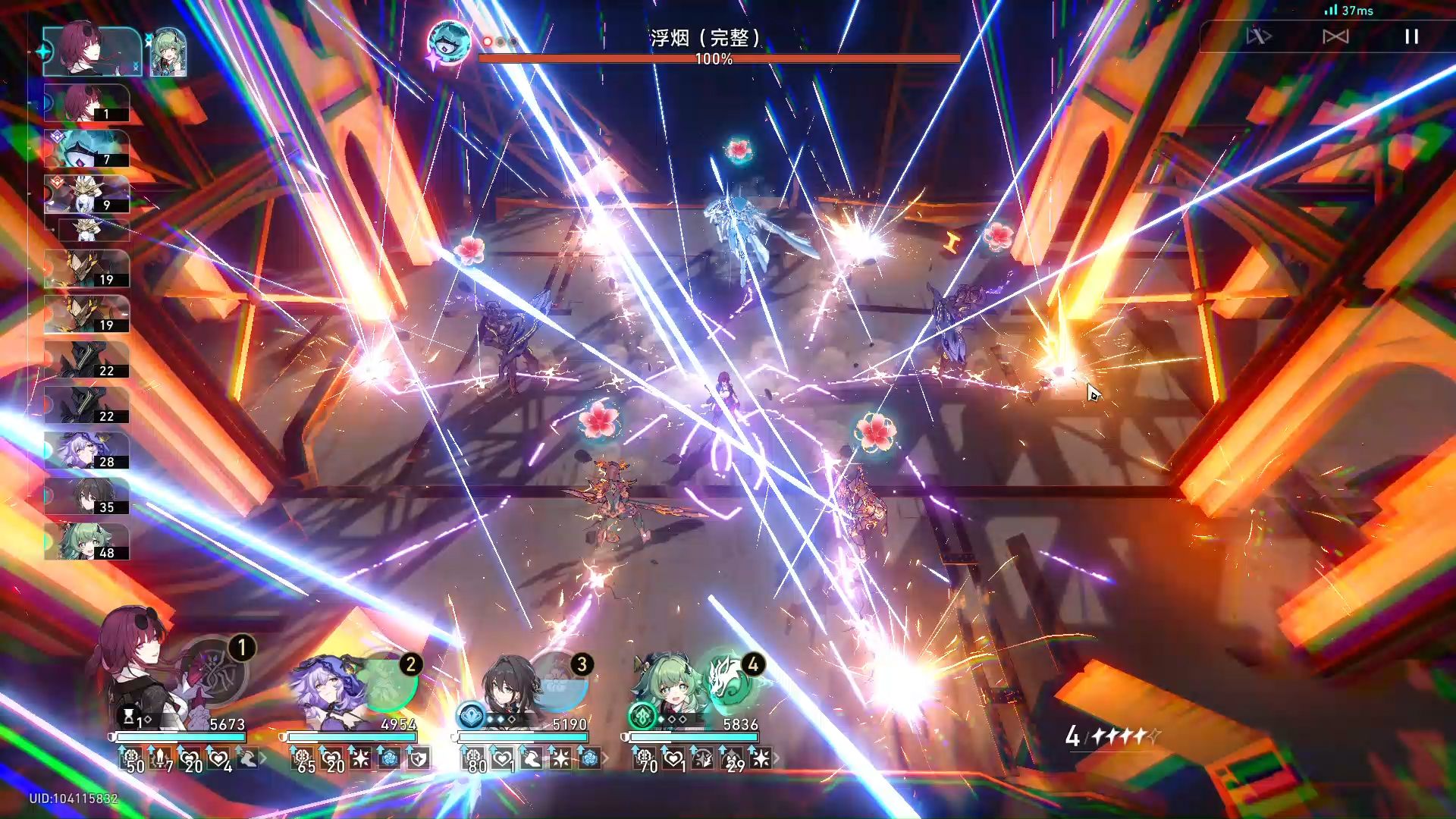The image size is (1456, 819).
Task: Activate Kafka's ultimate numbered 1
Action: [215, 671]
